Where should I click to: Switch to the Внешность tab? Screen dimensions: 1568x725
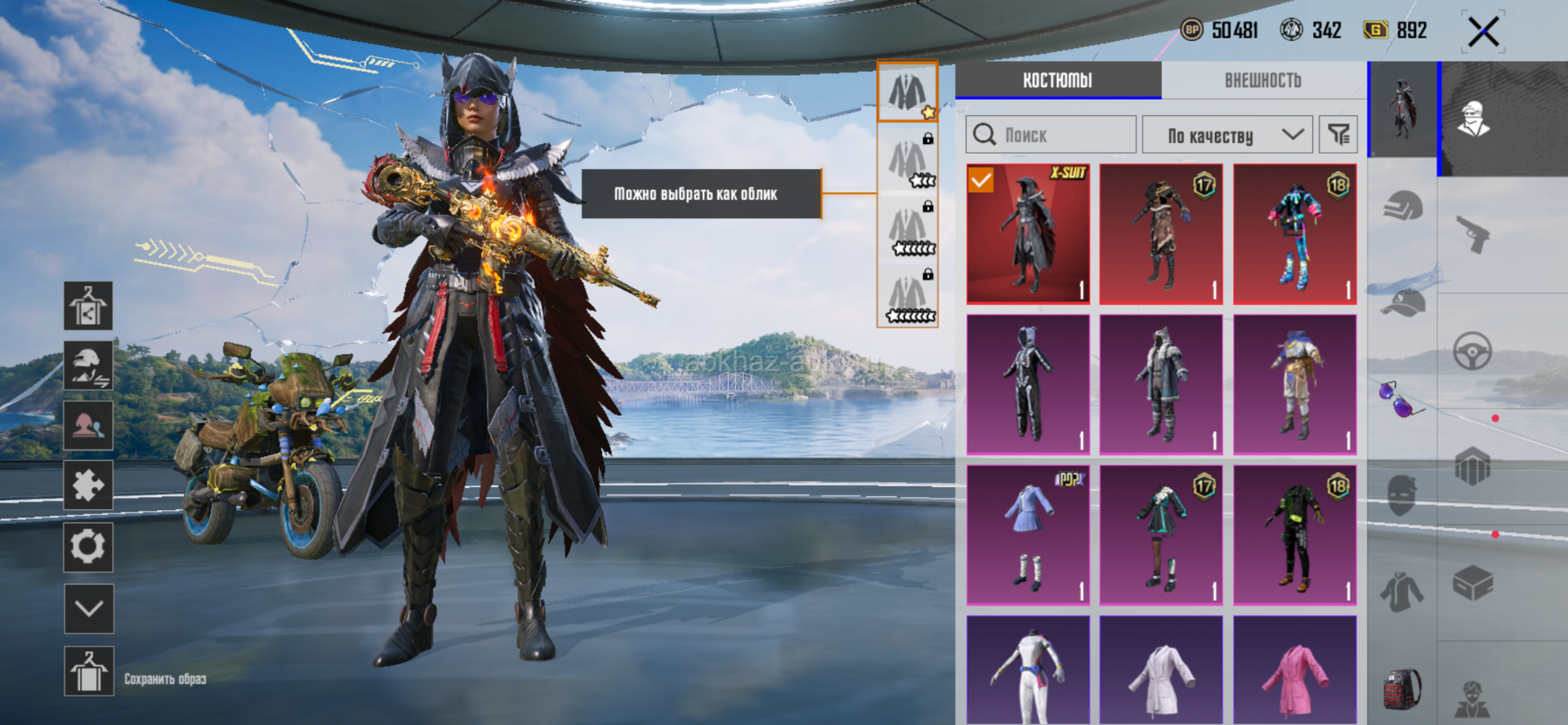1262,80
